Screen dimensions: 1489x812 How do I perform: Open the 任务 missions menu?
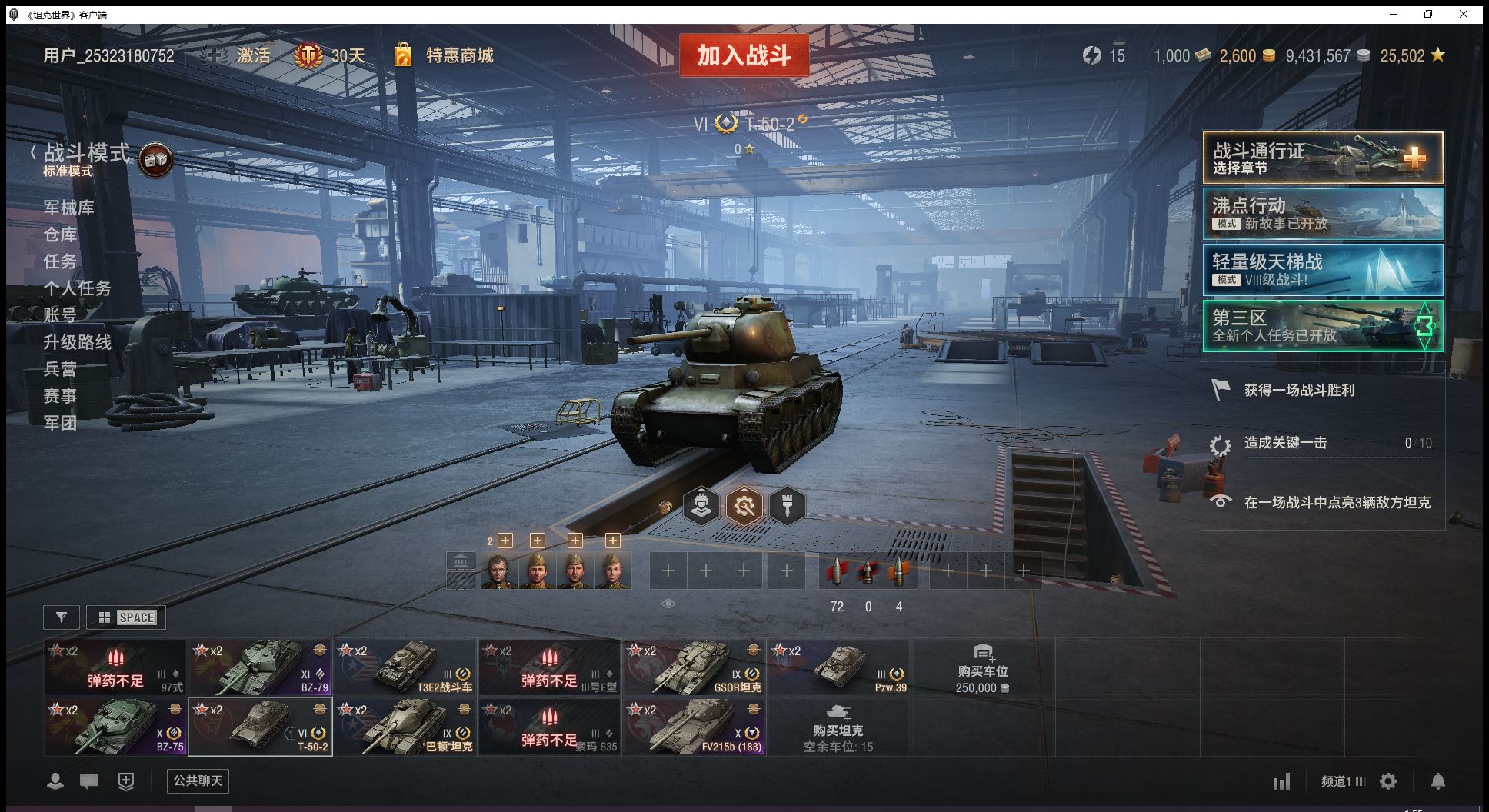[x=60, y=261]
